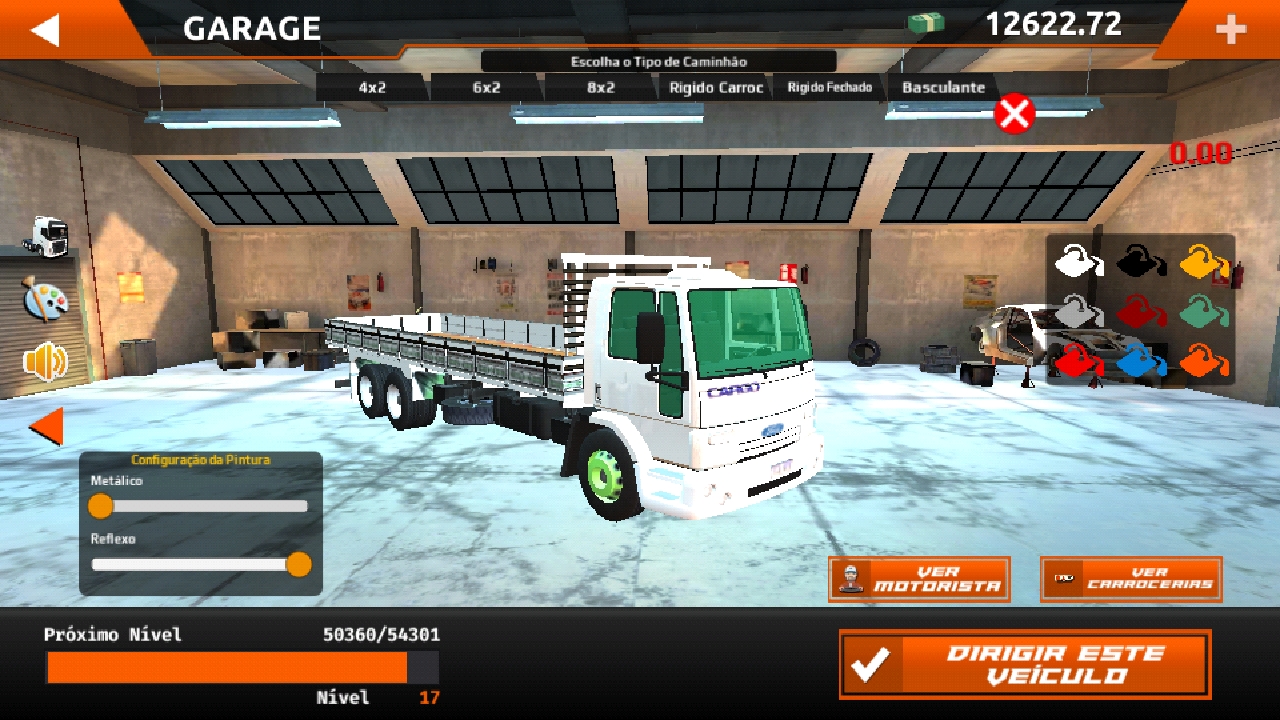The width and height of the screenshot is (1280, 720).
Task: Go back using the white arrow button
Action: [46, 29]
